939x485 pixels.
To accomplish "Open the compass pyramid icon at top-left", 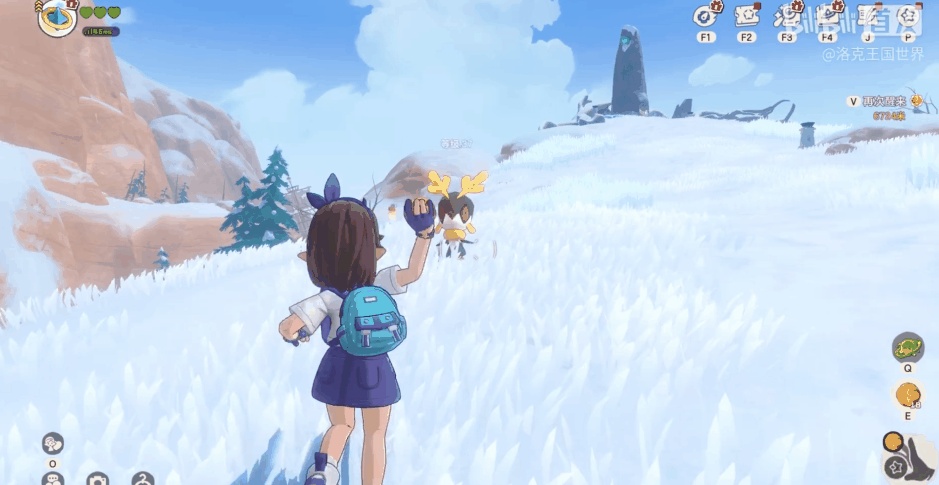I will [57, 17].
